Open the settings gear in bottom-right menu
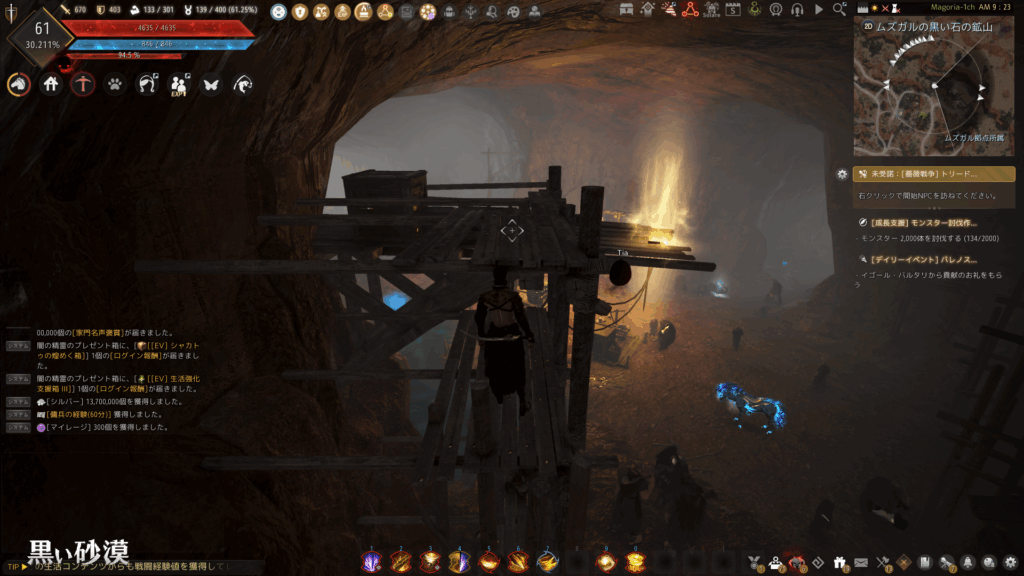Image resolution: width=1024 pixels, height=576 pixels. [x=1010, y=562]
